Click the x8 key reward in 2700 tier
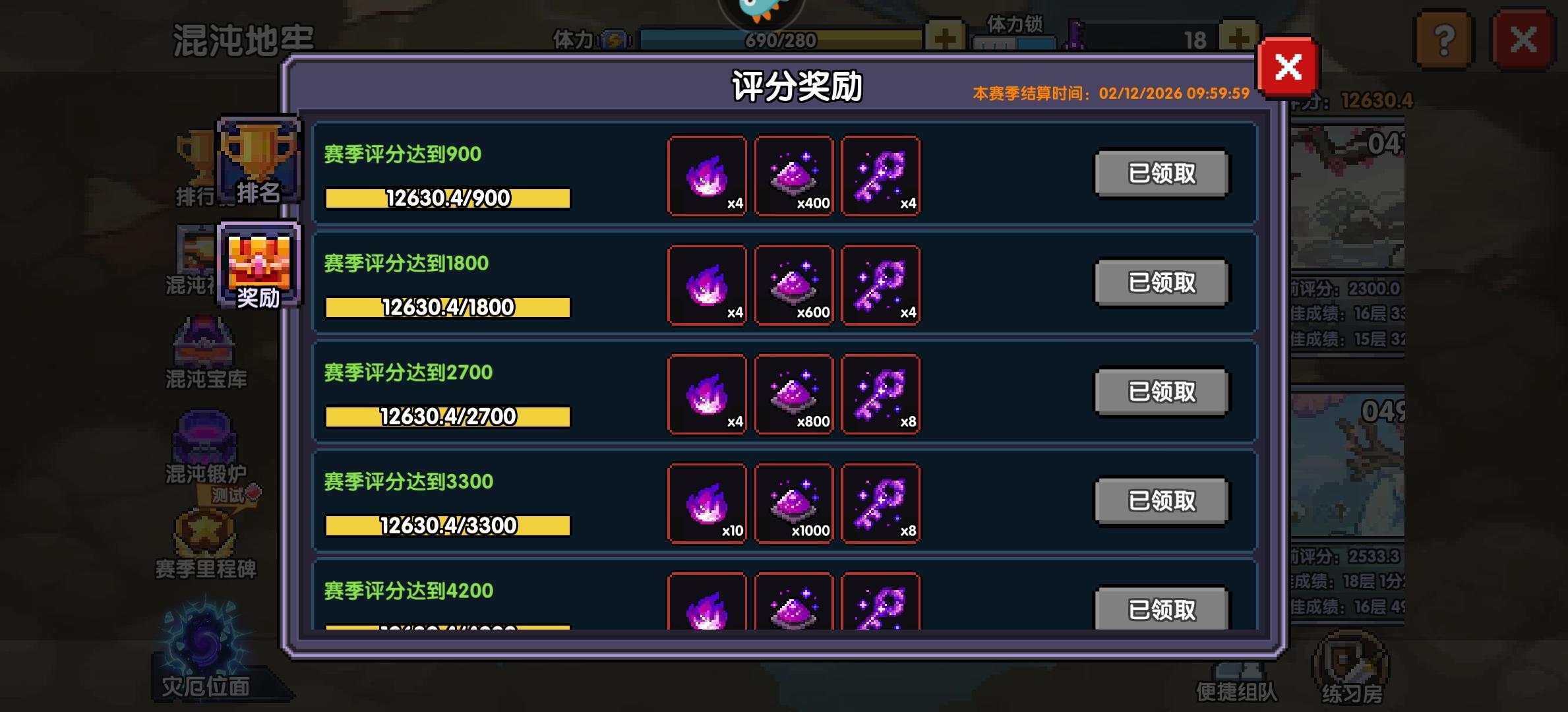 [882, 394]
